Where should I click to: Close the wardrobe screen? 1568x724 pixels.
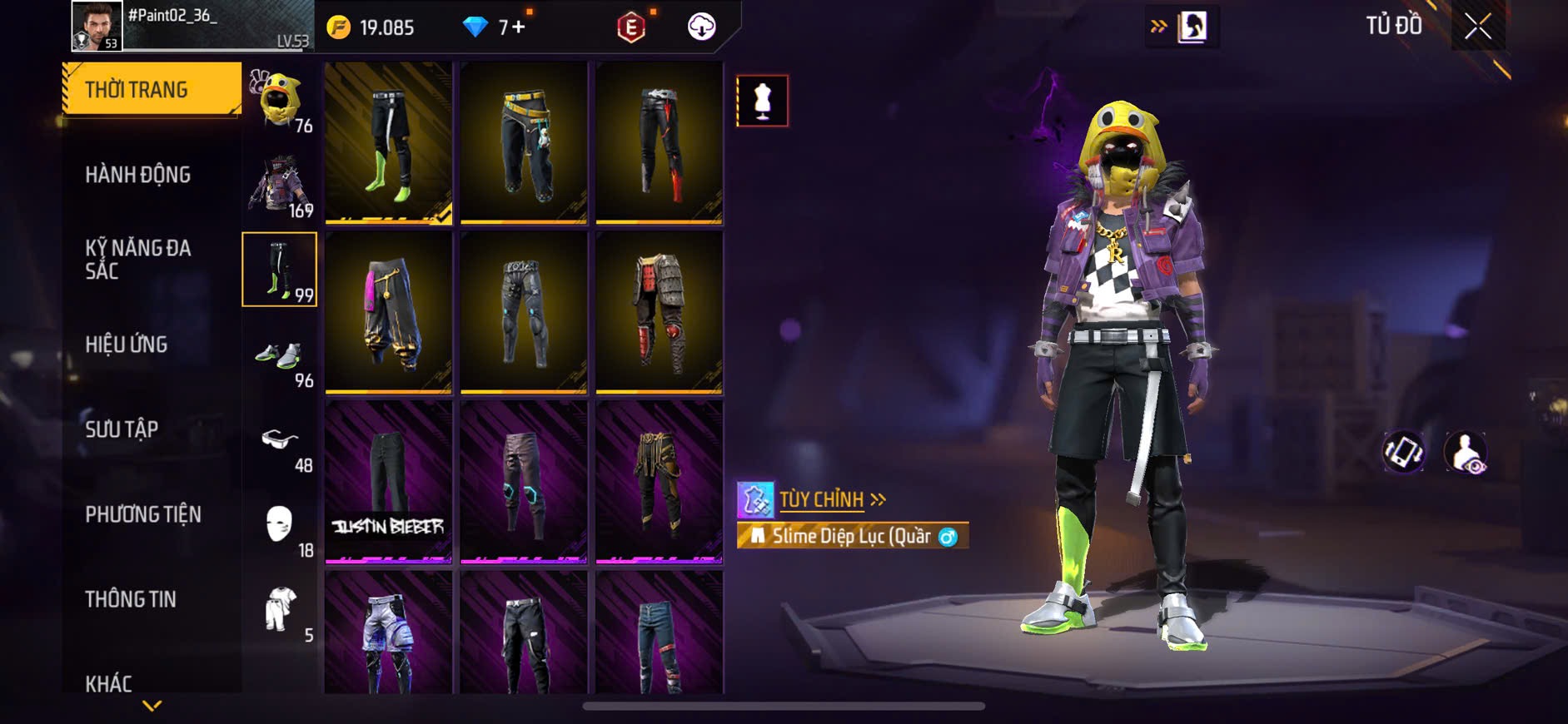point(1478,27)
